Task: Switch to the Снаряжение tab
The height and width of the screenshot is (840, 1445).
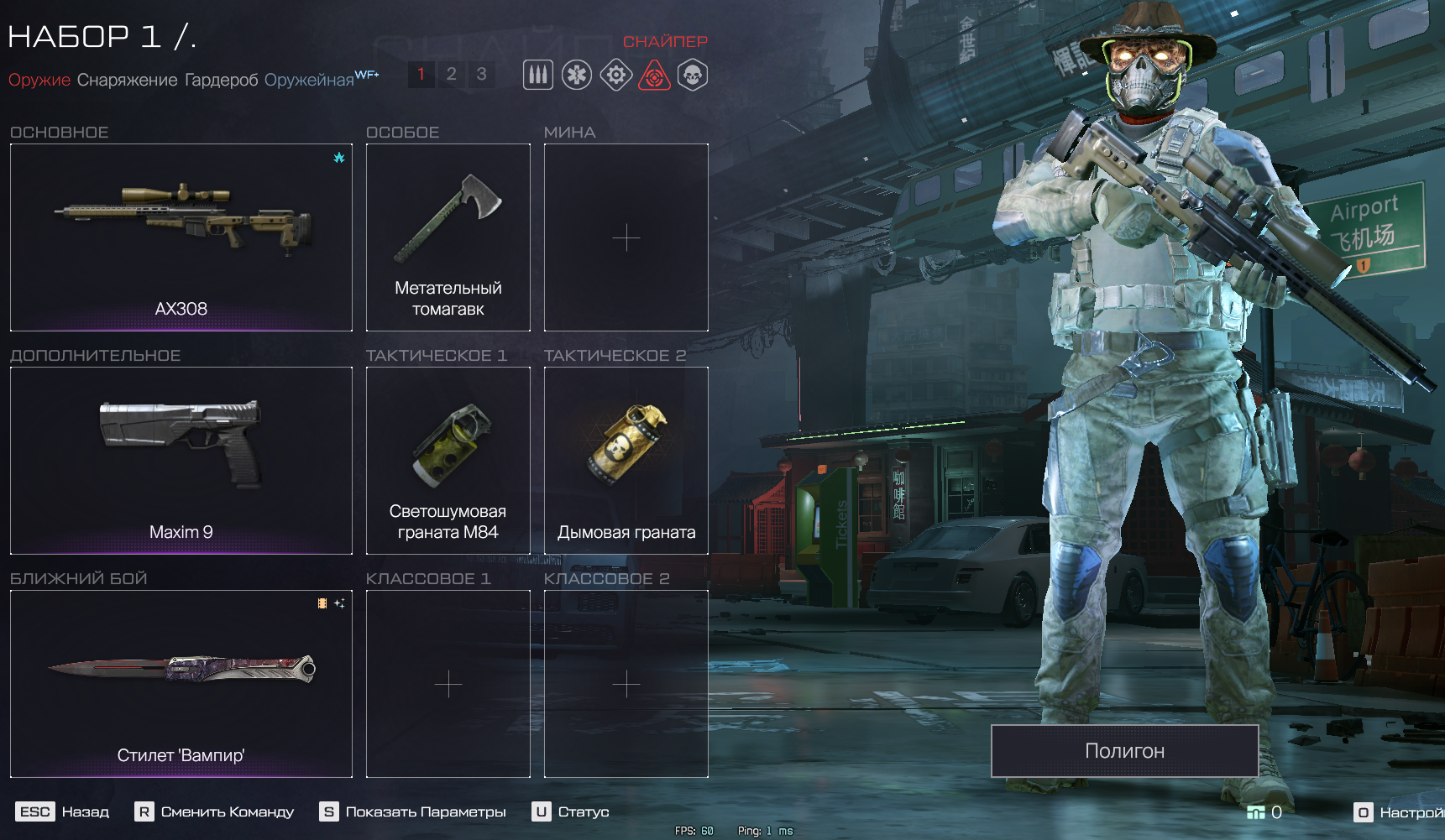Action: tap(128, 80)
